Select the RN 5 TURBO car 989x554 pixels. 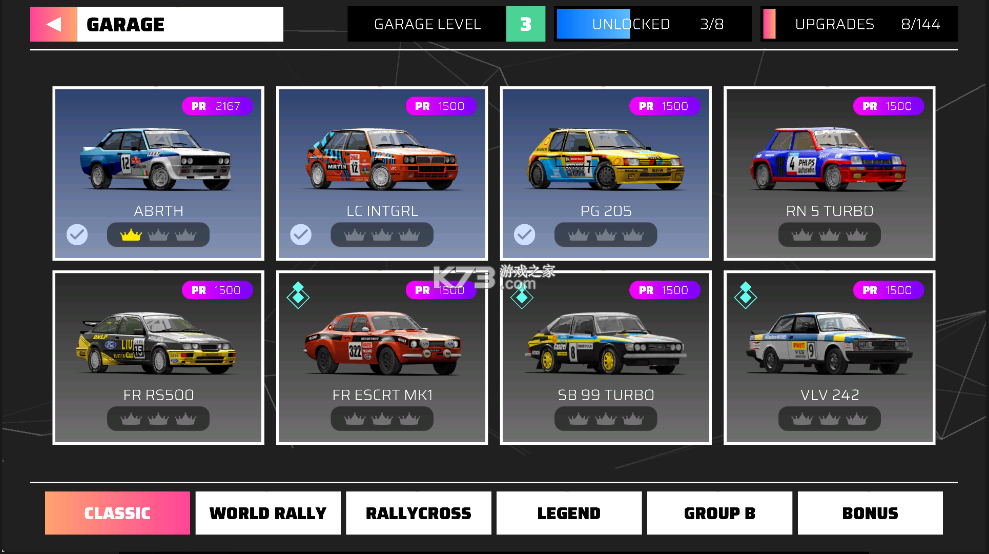click(x=830, y=173)
